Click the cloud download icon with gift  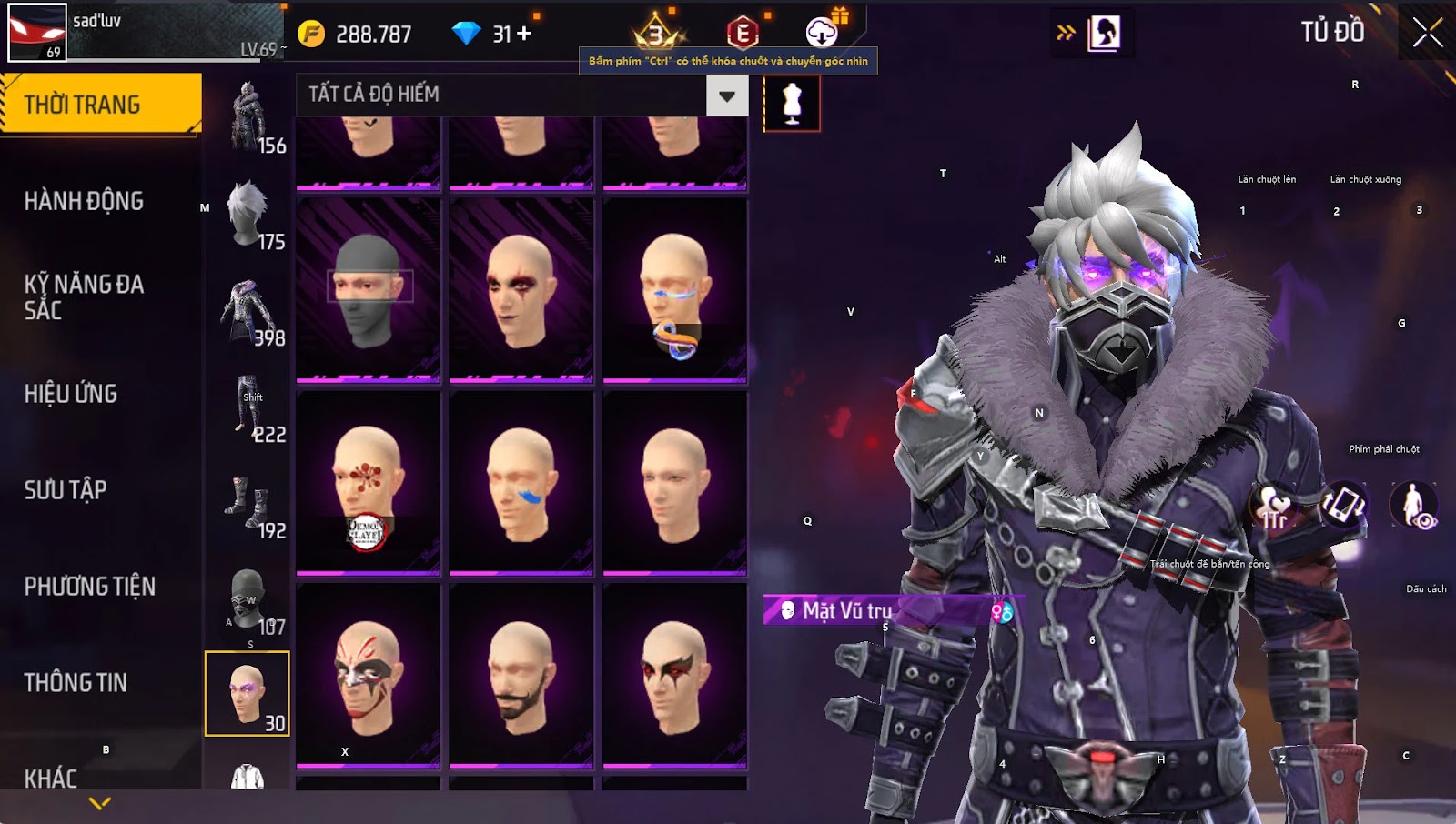pos(823,32)
